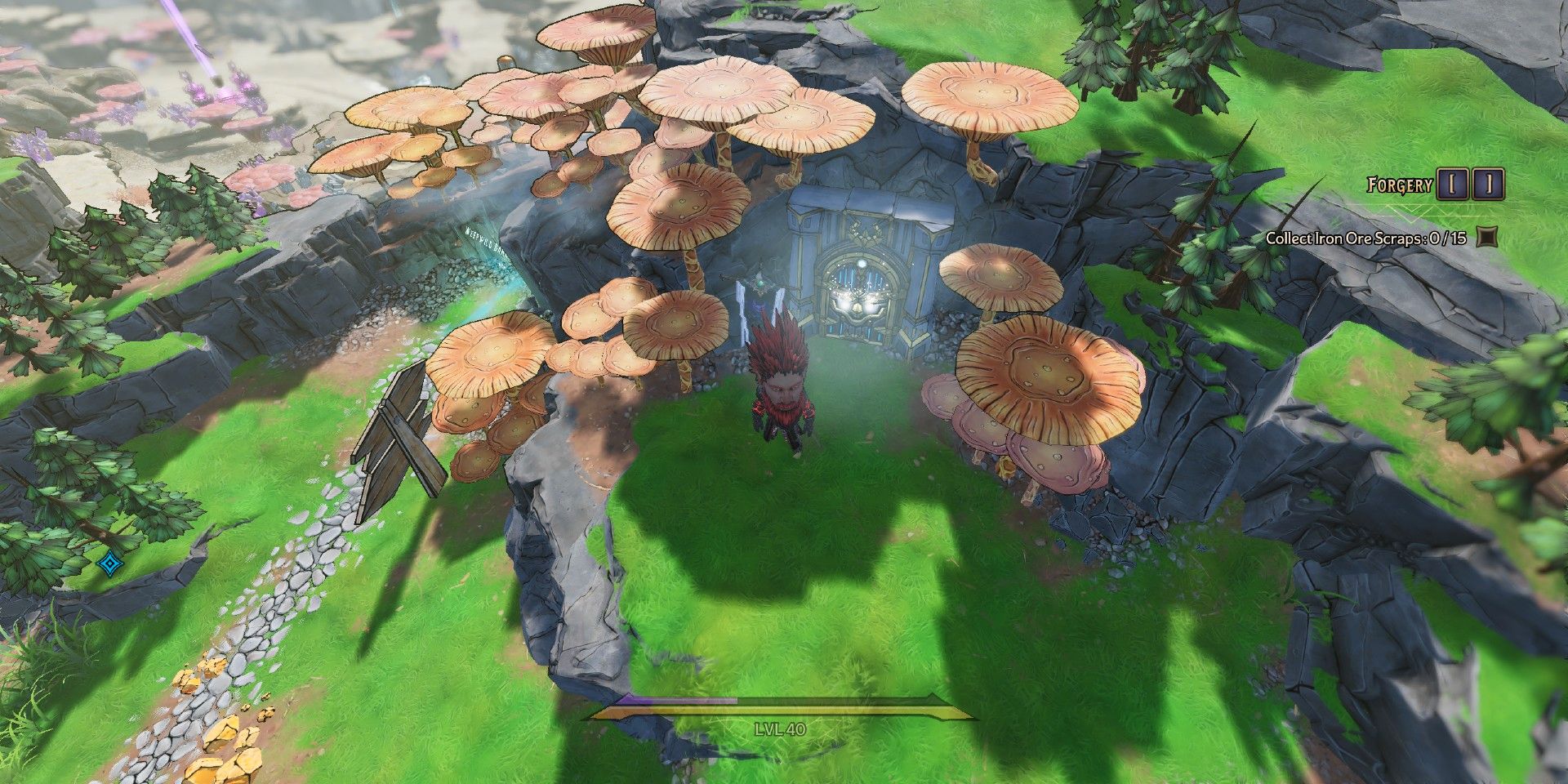Click the Collect Iron Ore Scraps objective text

pyautogui.click(x=1367, y=238)
